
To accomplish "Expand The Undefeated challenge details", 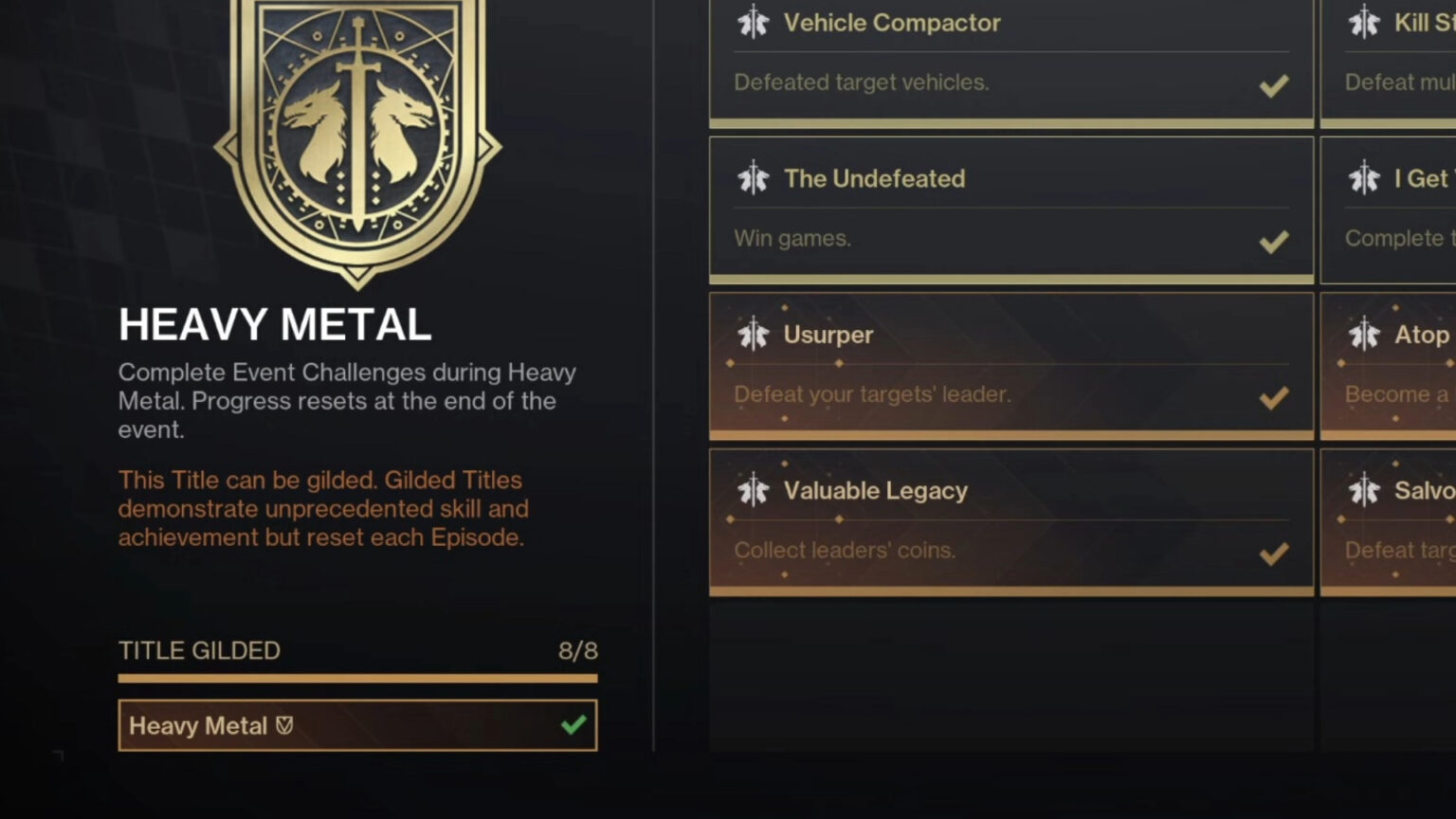I will click(x=1010, y=209).
